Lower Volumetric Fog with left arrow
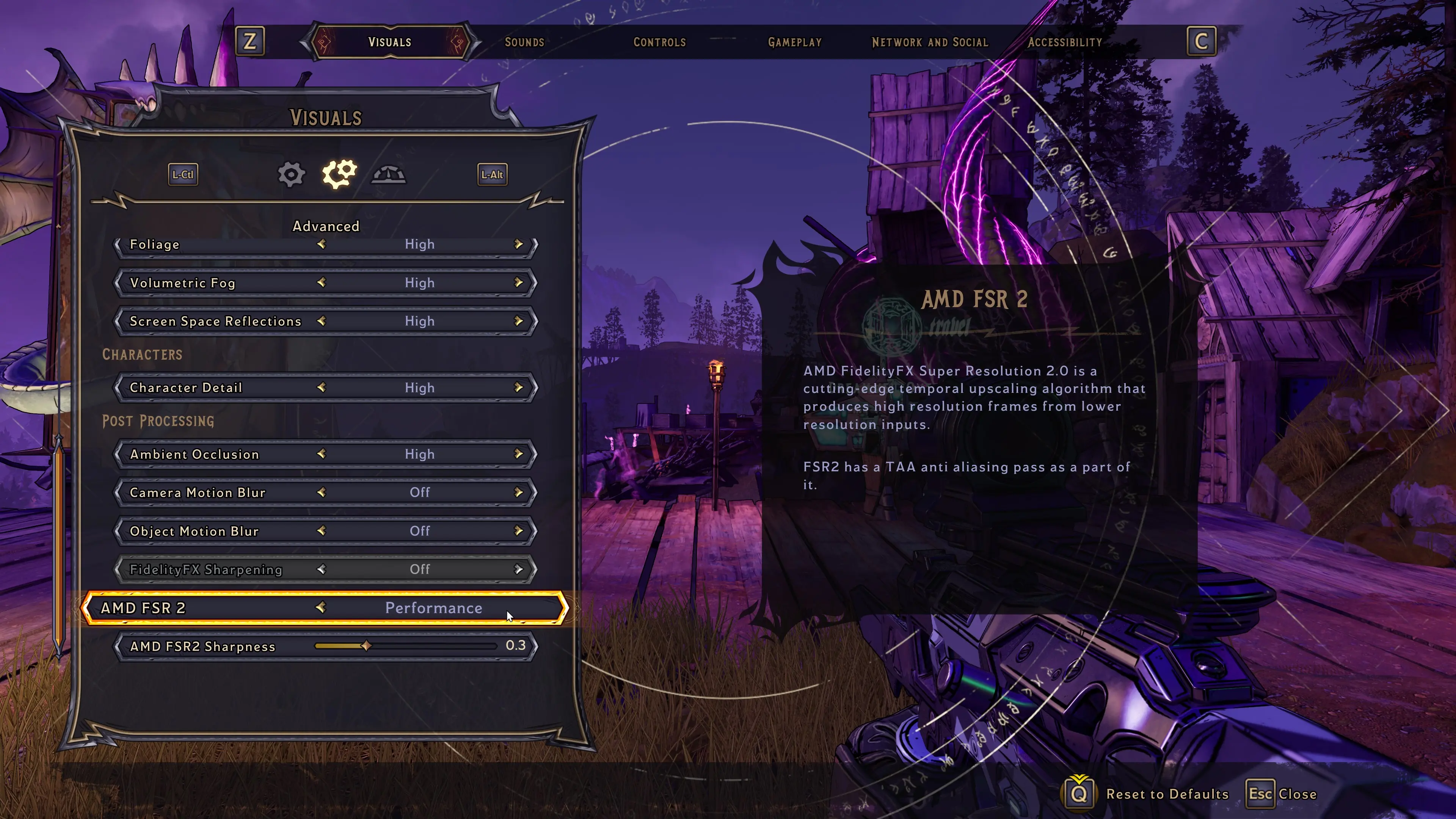 point(321,282)
